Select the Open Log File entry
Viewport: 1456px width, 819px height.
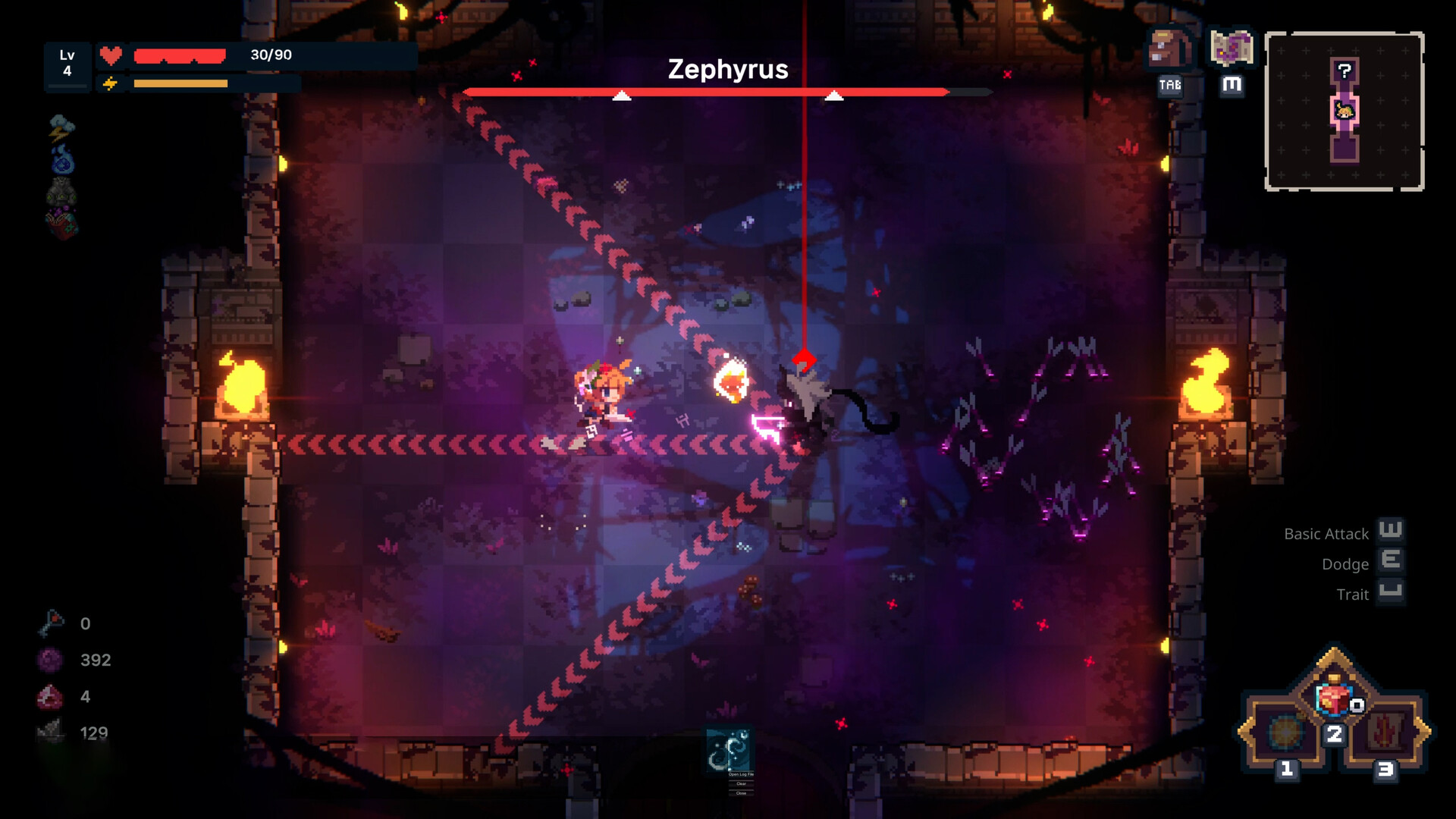pos(741,774)
